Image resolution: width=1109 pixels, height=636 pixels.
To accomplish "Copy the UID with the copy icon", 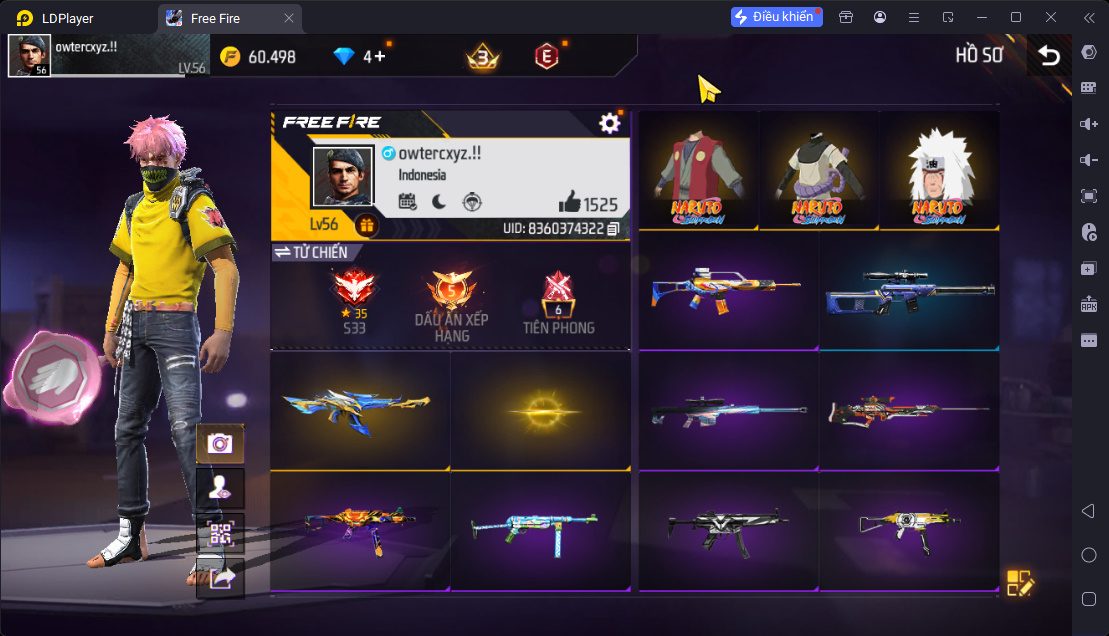I will (613, 229).
